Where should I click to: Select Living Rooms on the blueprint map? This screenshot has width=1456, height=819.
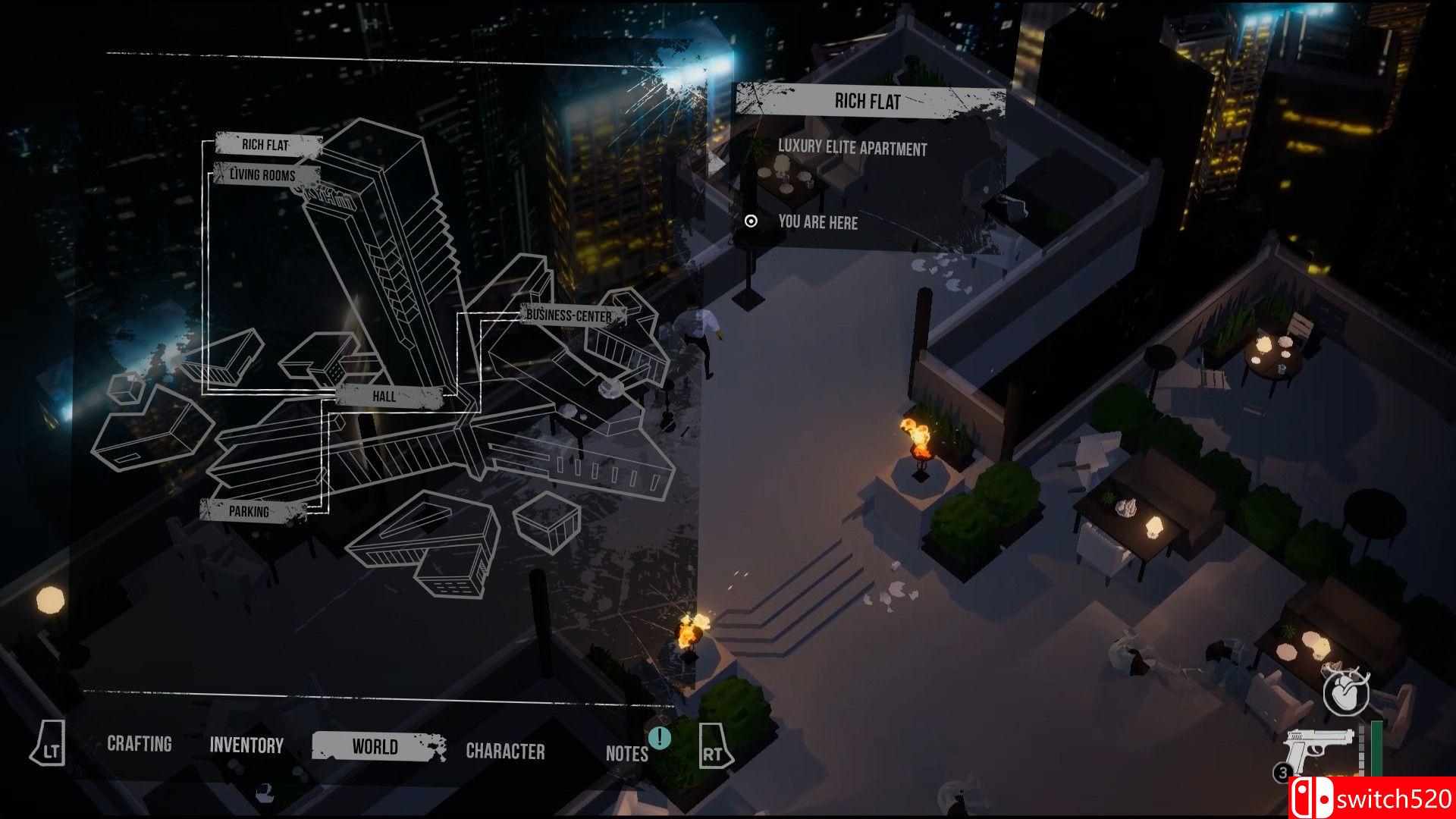point(264,174)
